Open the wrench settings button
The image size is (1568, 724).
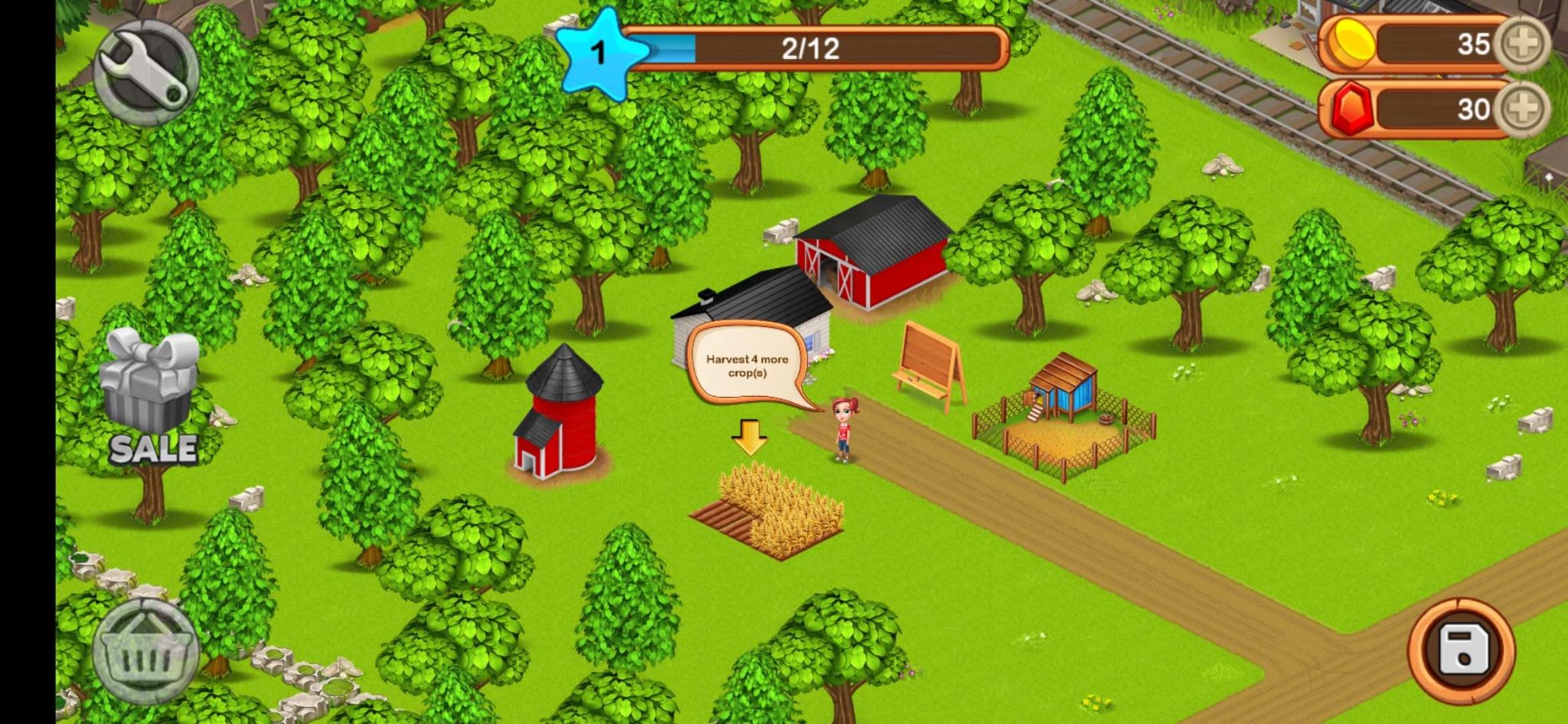pyautogui.click(x=146, y=72)
